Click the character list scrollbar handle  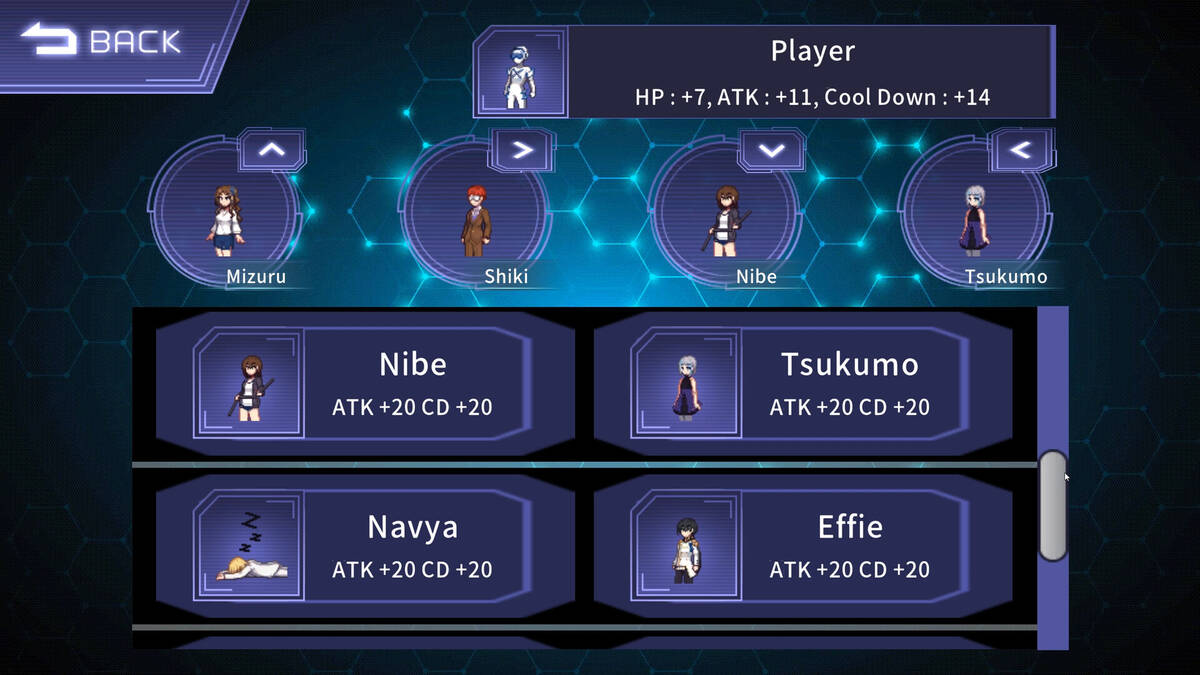[1053, 506]
